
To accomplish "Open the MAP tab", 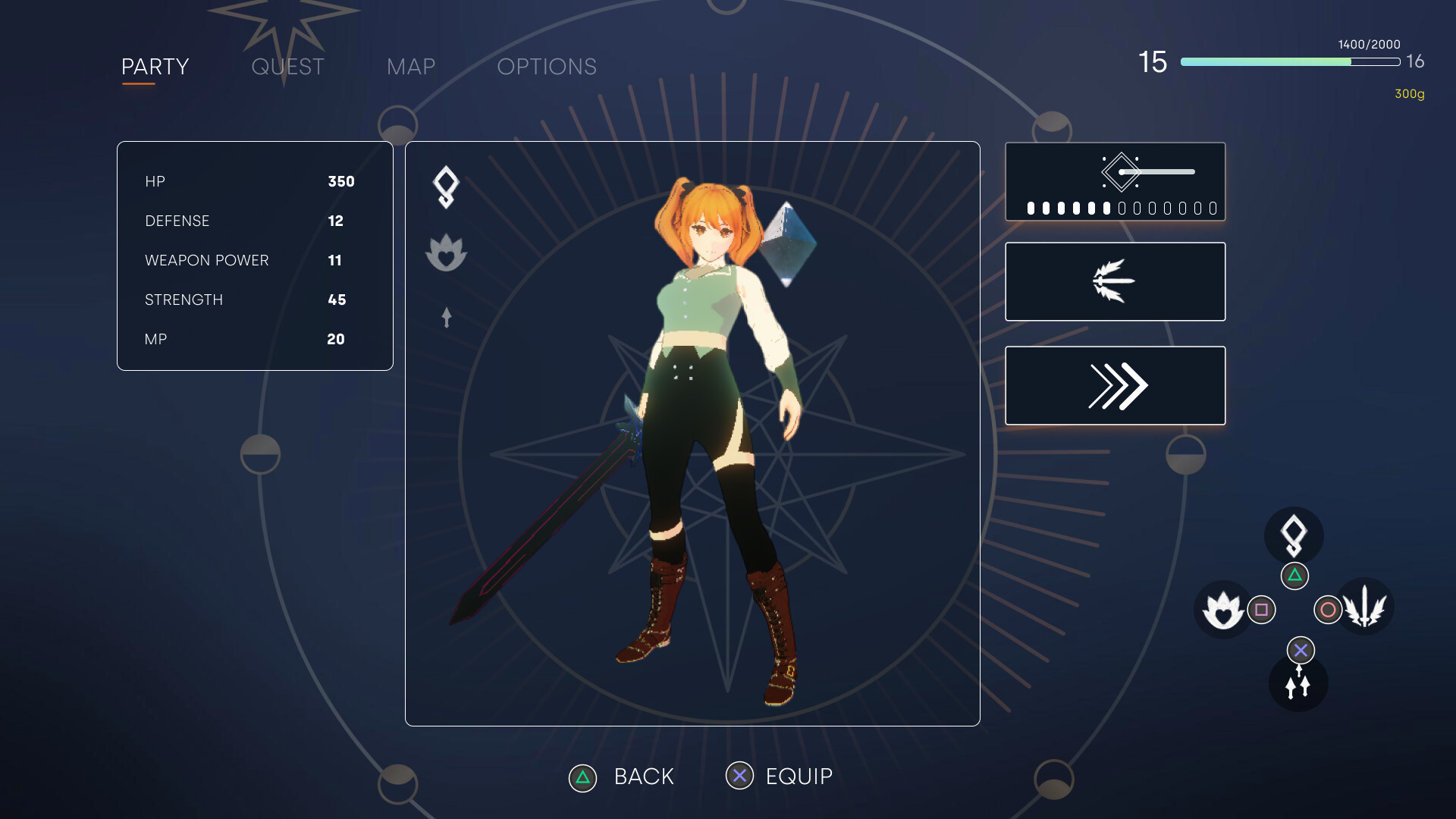I will coord(410,67).
